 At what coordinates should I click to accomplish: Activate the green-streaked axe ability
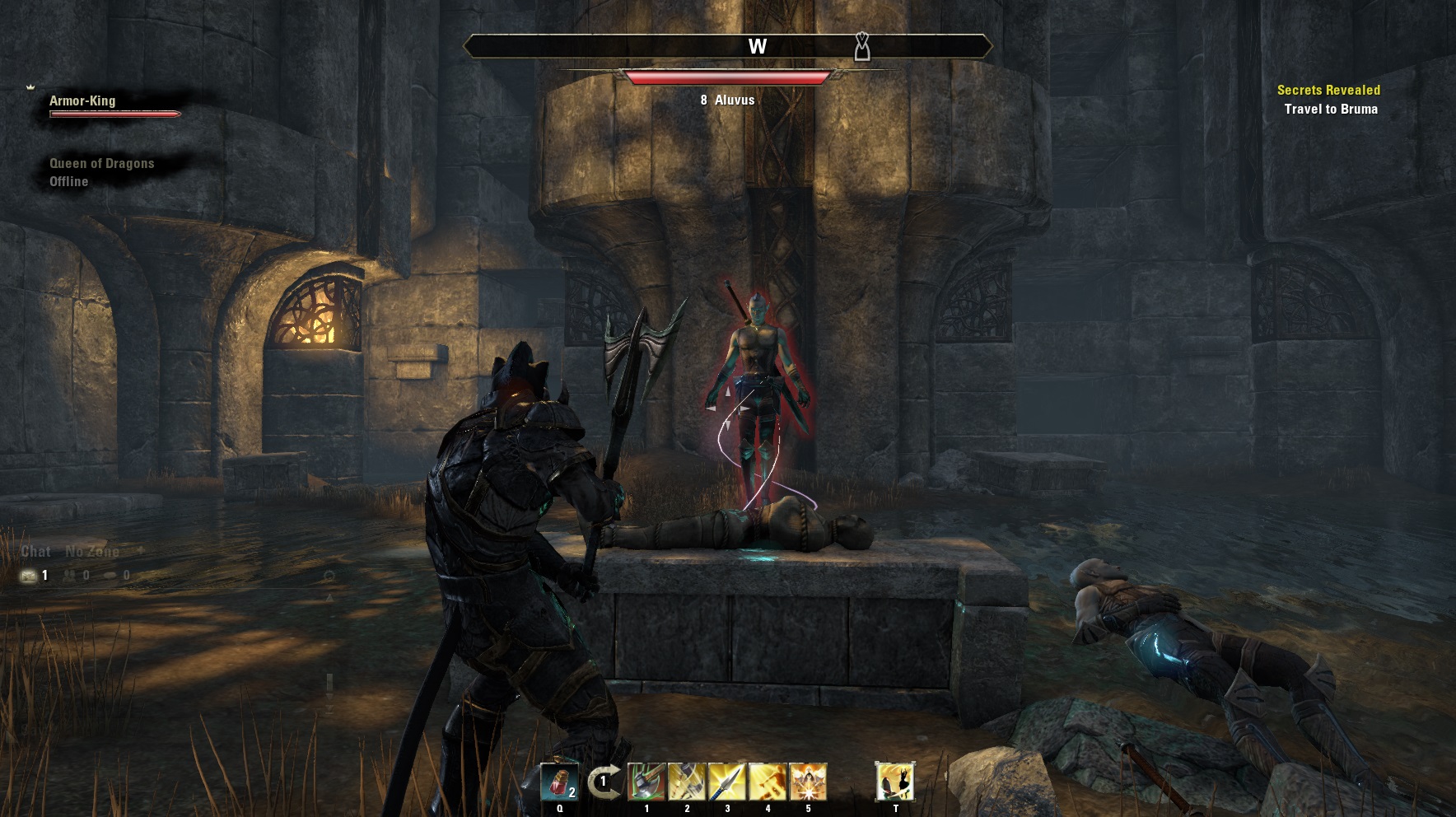(646, 782)
